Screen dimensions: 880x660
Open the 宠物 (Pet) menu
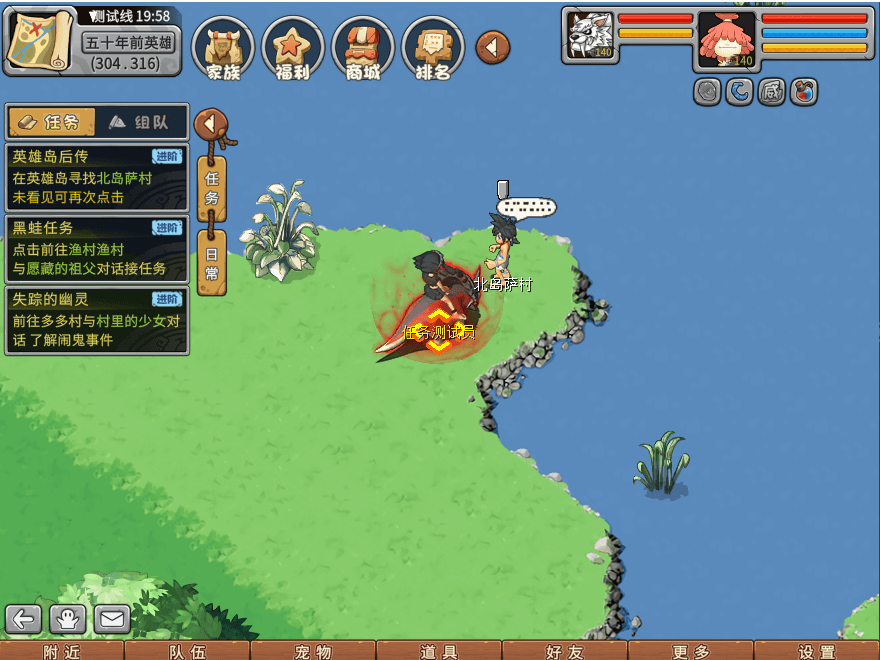tap(313, 651)
